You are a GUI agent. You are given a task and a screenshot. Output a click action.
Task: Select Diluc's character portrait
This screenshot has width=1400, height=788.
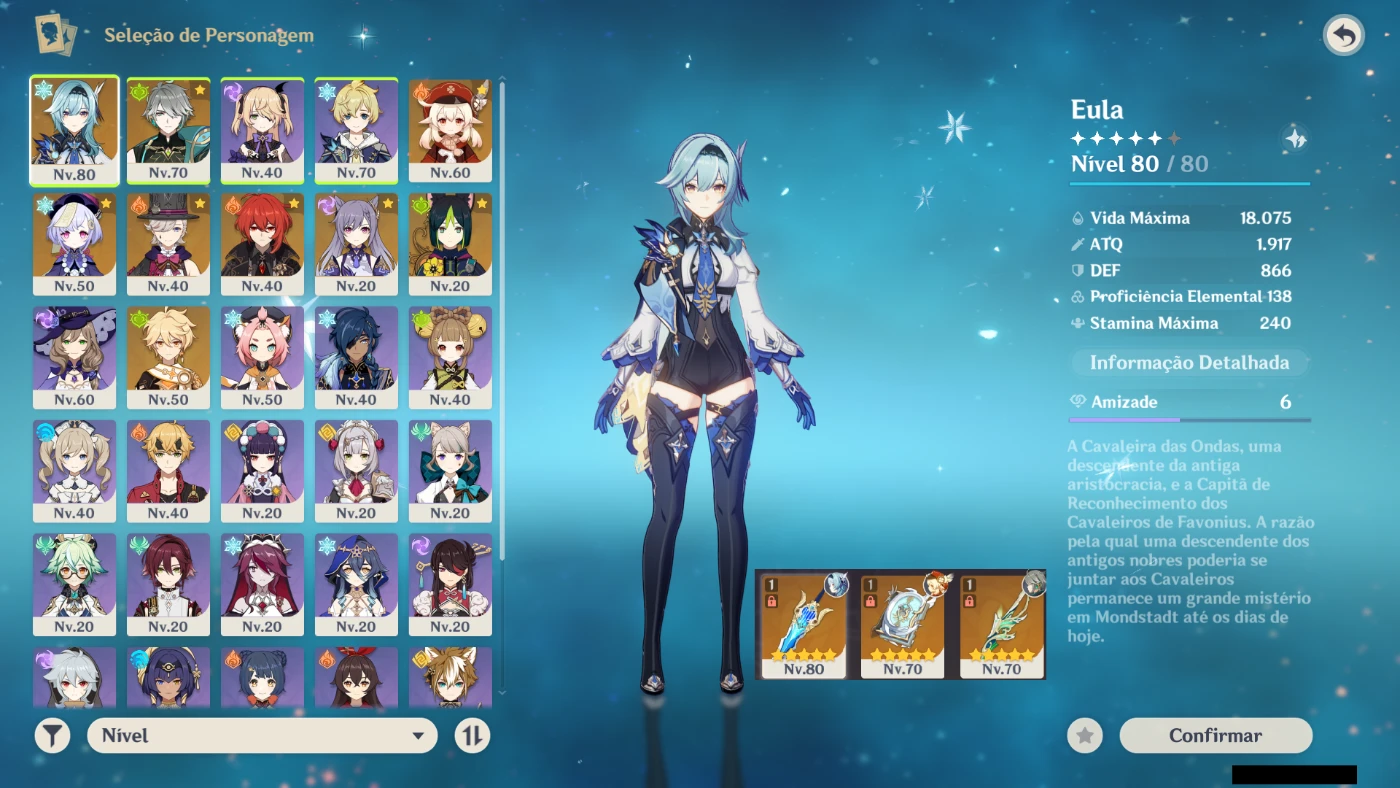click(x=262, y=244)
